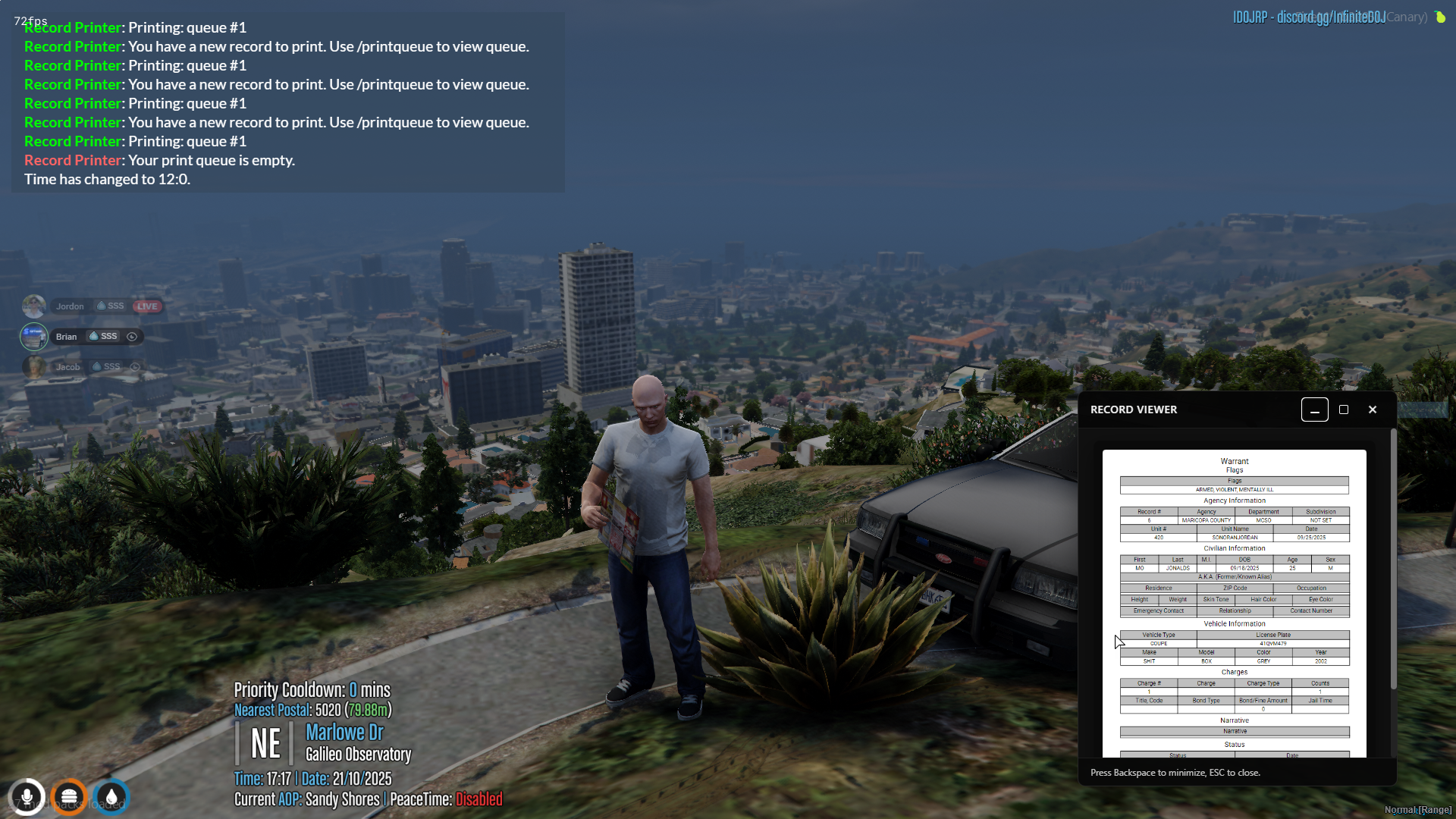
Task: Close the Record Viewer panel
Action: click(x=1373, y=409)
